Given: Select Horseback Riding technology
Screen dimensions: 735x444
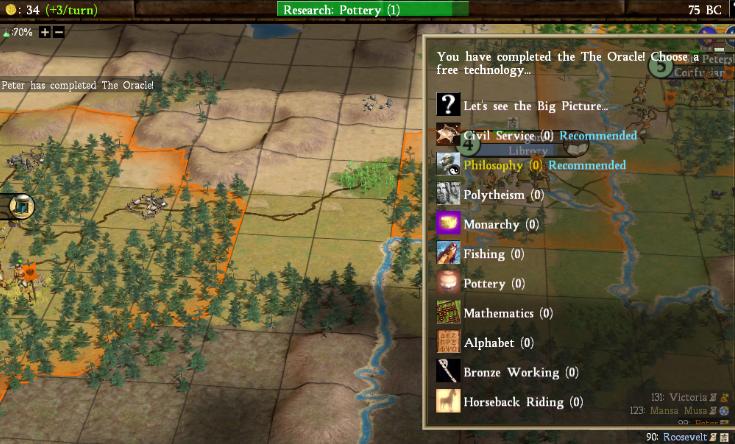Looking at the screenshot, I should click(x=513, y=402).
